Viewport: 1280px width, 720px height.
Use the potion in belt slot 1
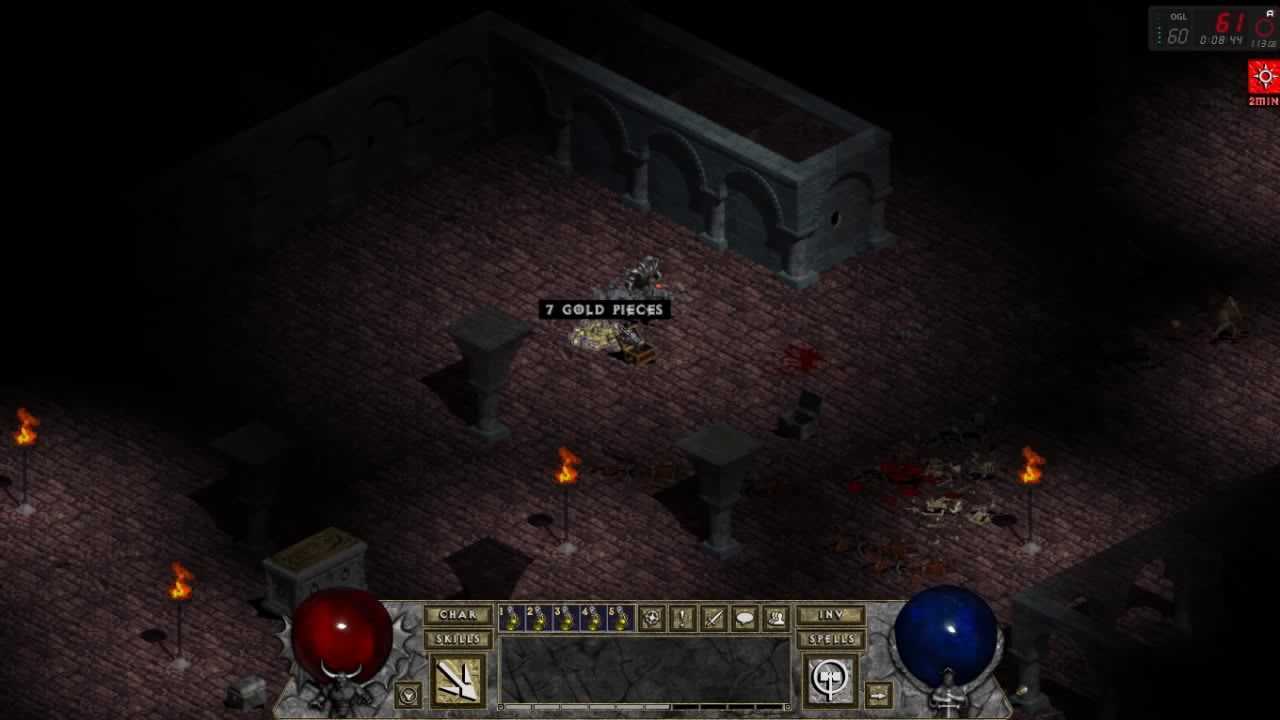pyautogui.click(x=511, y=619)
